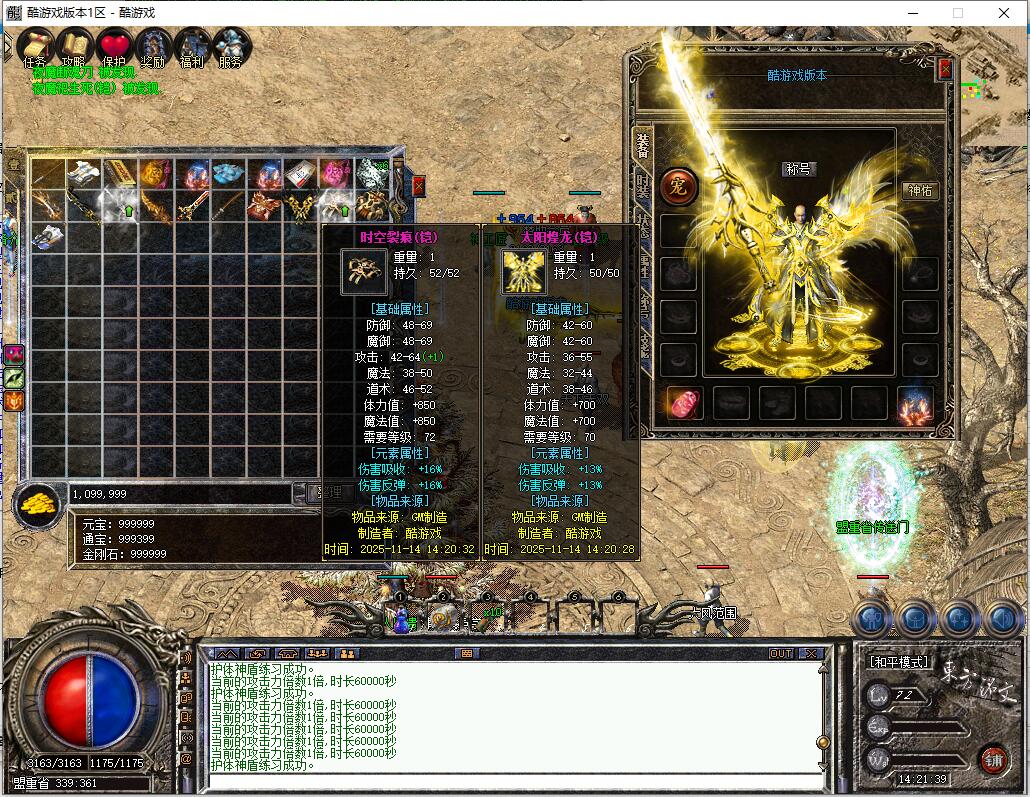Click the round 宠 pet button
This screenshot has width=1030, height=797.
pos(678,186)
